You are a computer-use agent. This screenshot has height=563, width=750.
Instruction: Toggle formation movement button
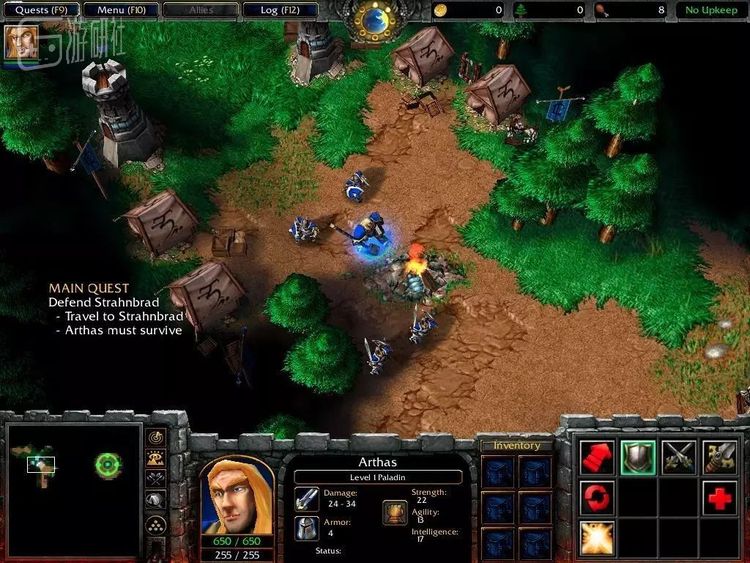pyautogui.click(x=156, y=525)
